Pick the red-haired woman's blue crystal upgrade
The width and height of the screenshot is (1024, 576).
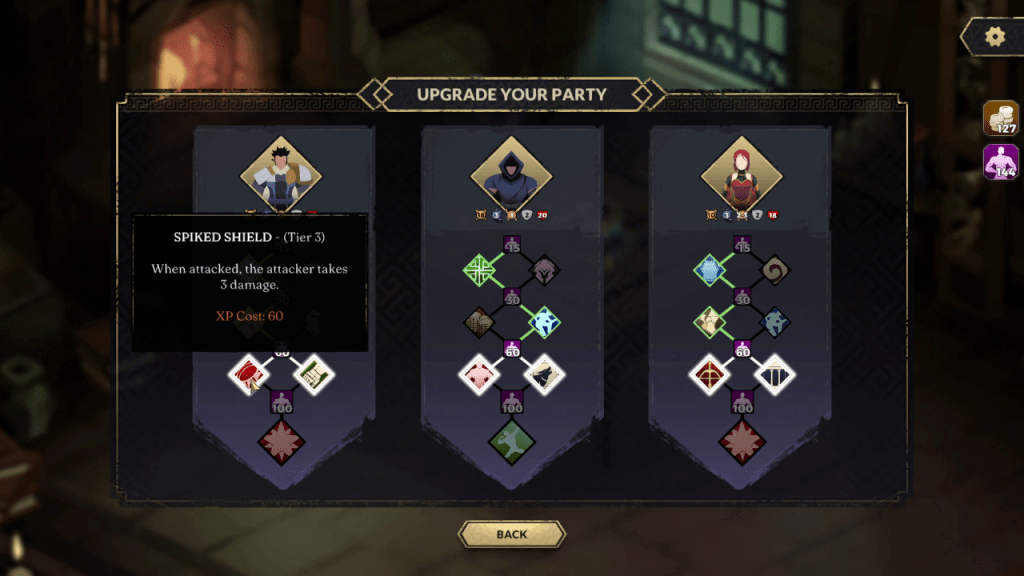click(709, 269)
